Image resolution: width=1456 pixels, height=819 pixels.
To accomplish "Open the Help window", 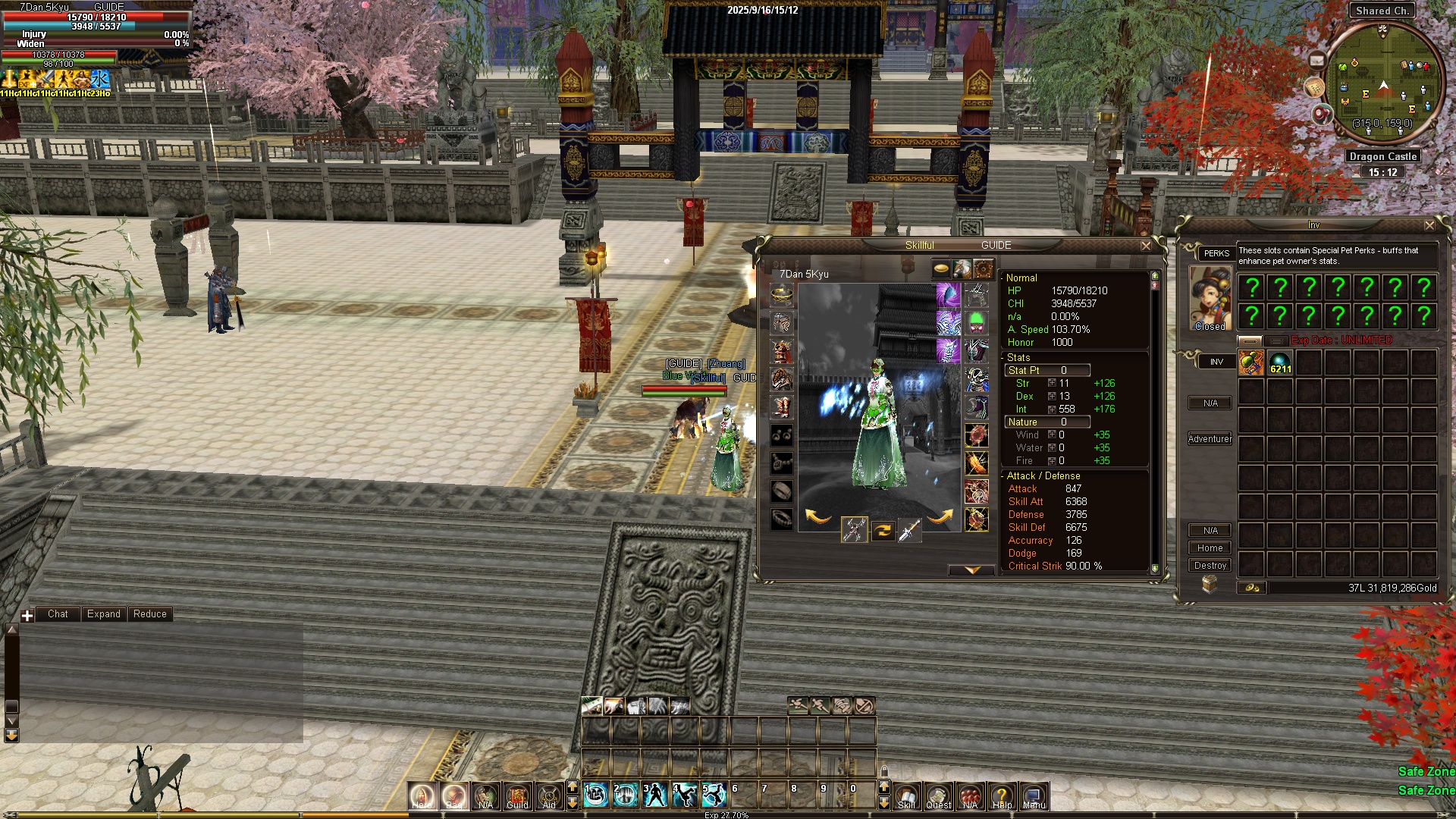I will (1002, 797).
